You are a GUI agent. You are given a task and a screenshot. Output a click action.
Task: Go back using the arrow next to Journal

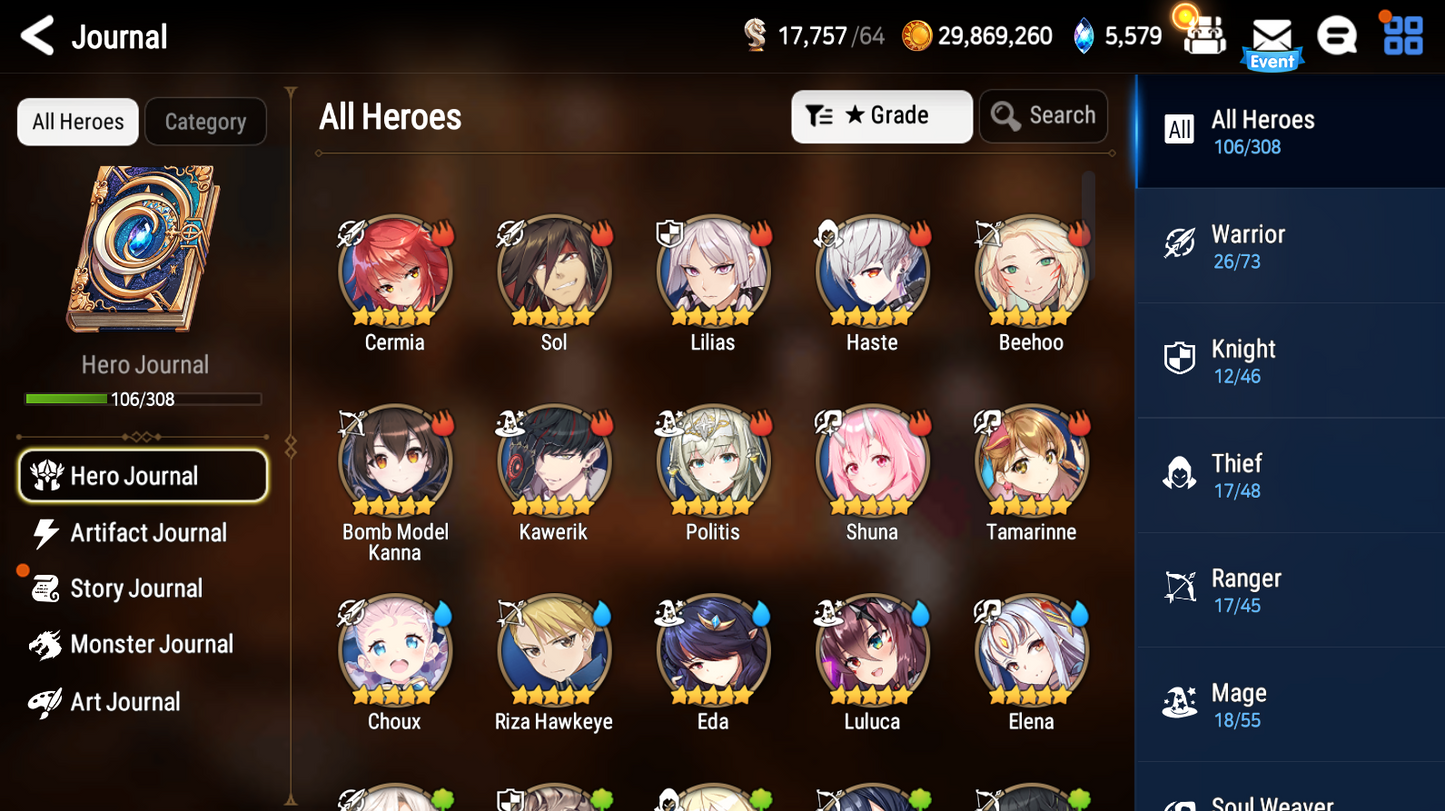35,35
